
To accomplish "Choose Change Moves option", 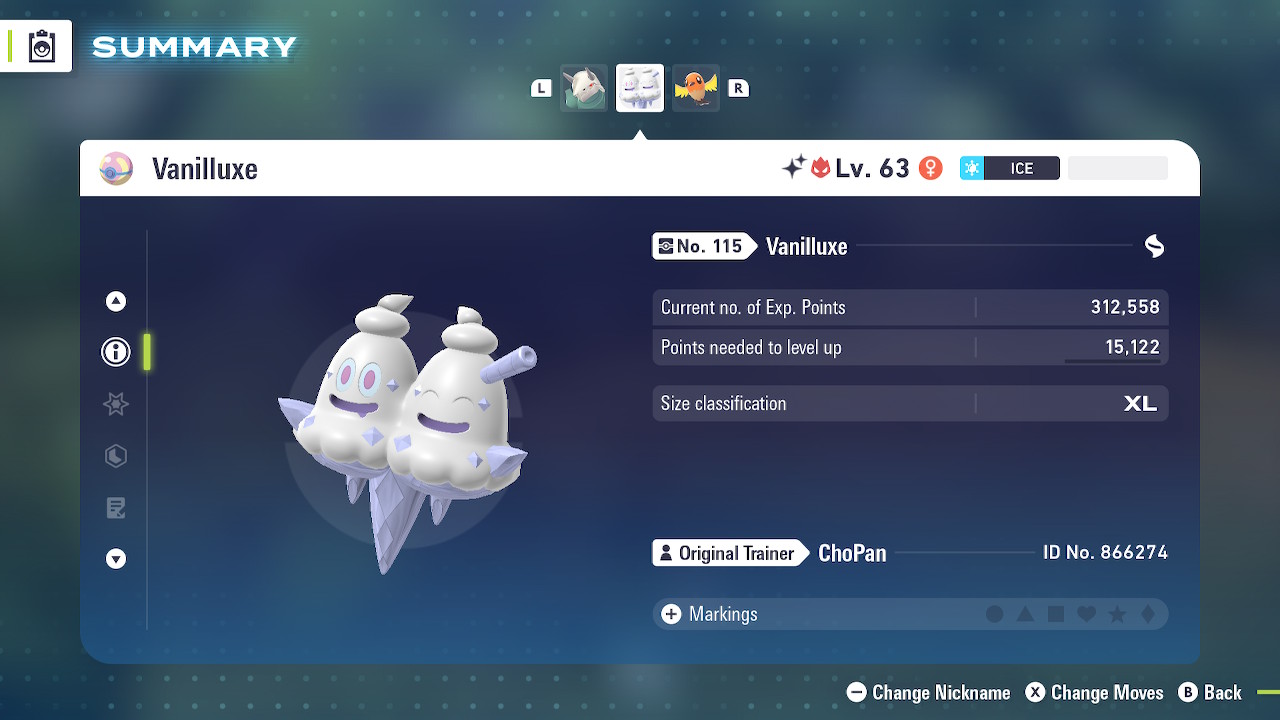I will click(x=1095, y=692).
